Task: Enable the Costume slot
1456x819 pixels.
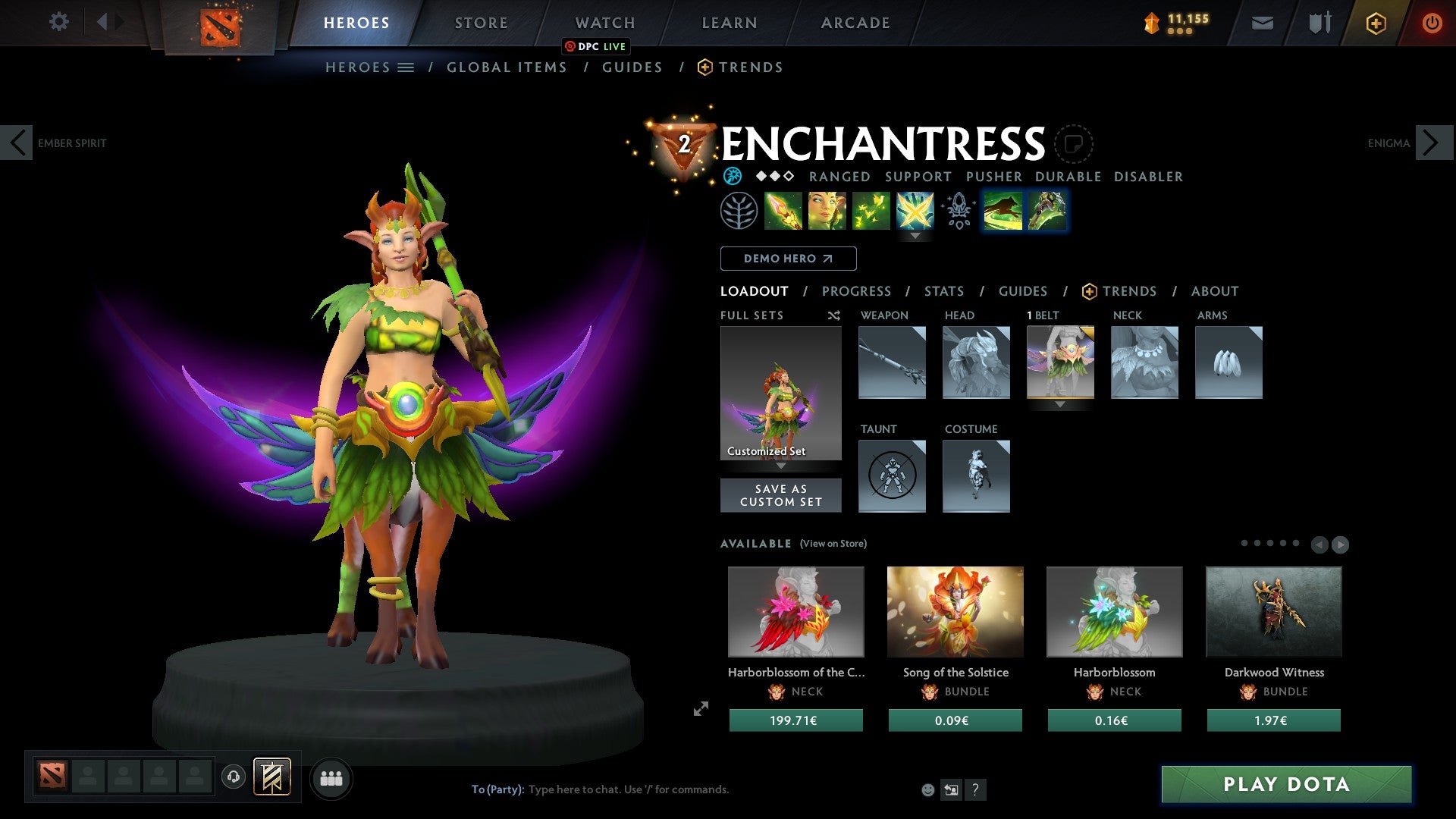Action: coord(977,476)
